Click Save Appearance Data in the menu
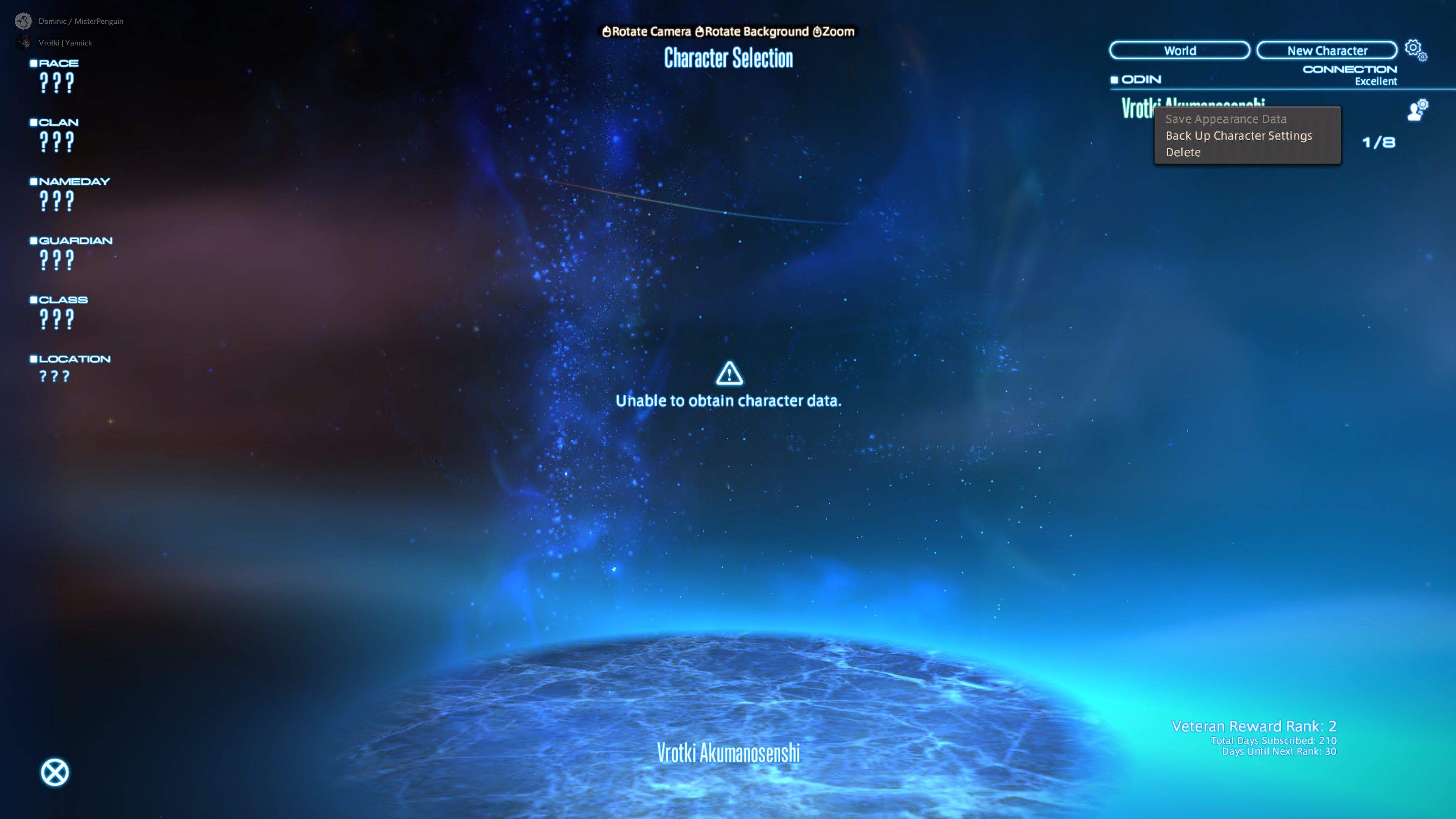The height and width of the screenshot is (819, 1456). tap(1226, 119)
